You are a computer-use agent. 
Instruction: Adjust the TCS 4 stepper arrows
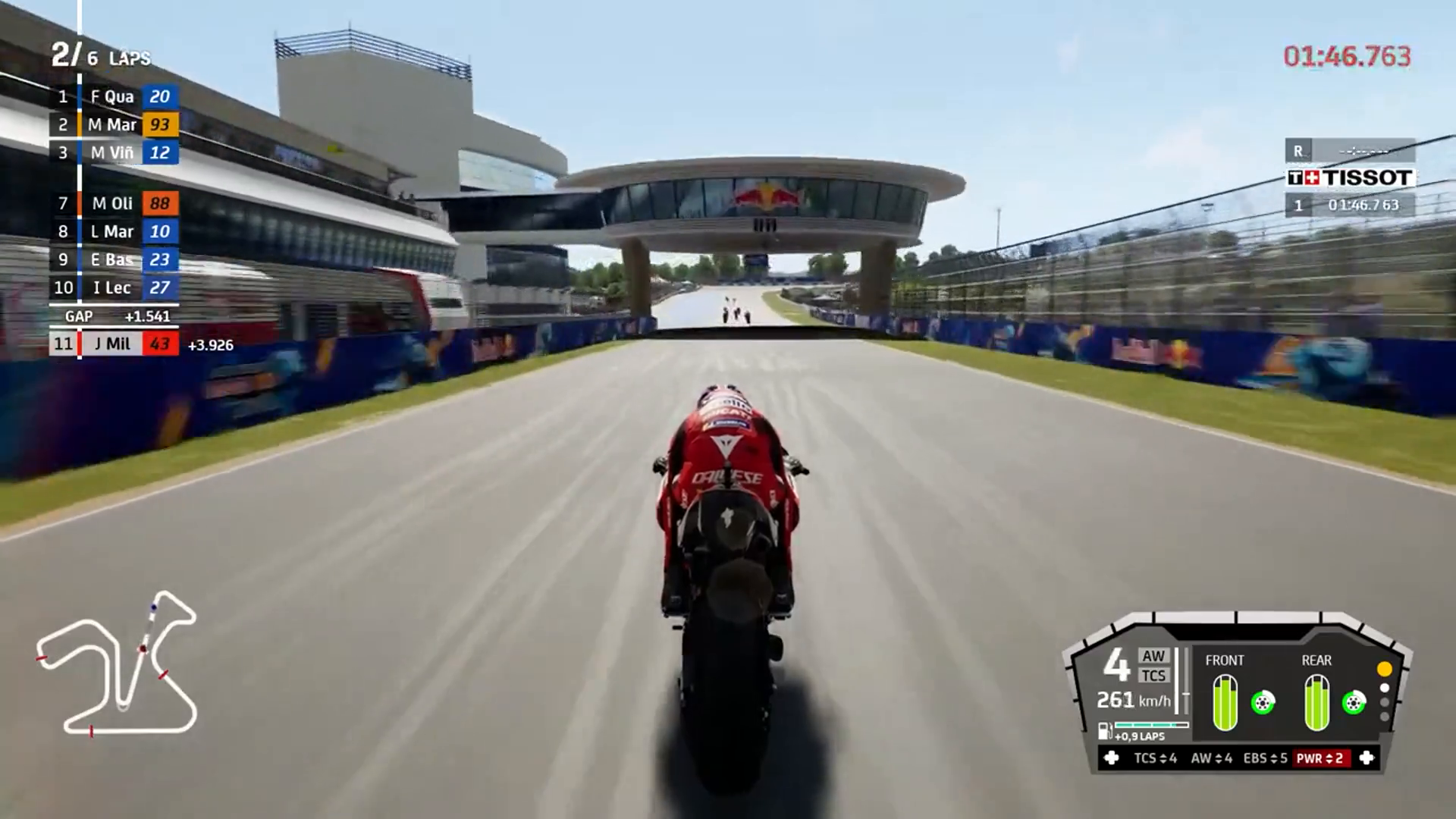point(1164,758)
